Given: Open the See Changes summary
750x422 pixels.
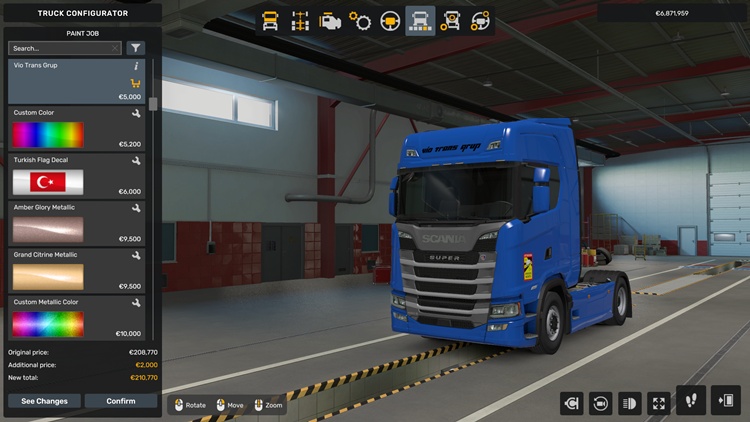Looking at the screenshot, I should click(44, 401).
